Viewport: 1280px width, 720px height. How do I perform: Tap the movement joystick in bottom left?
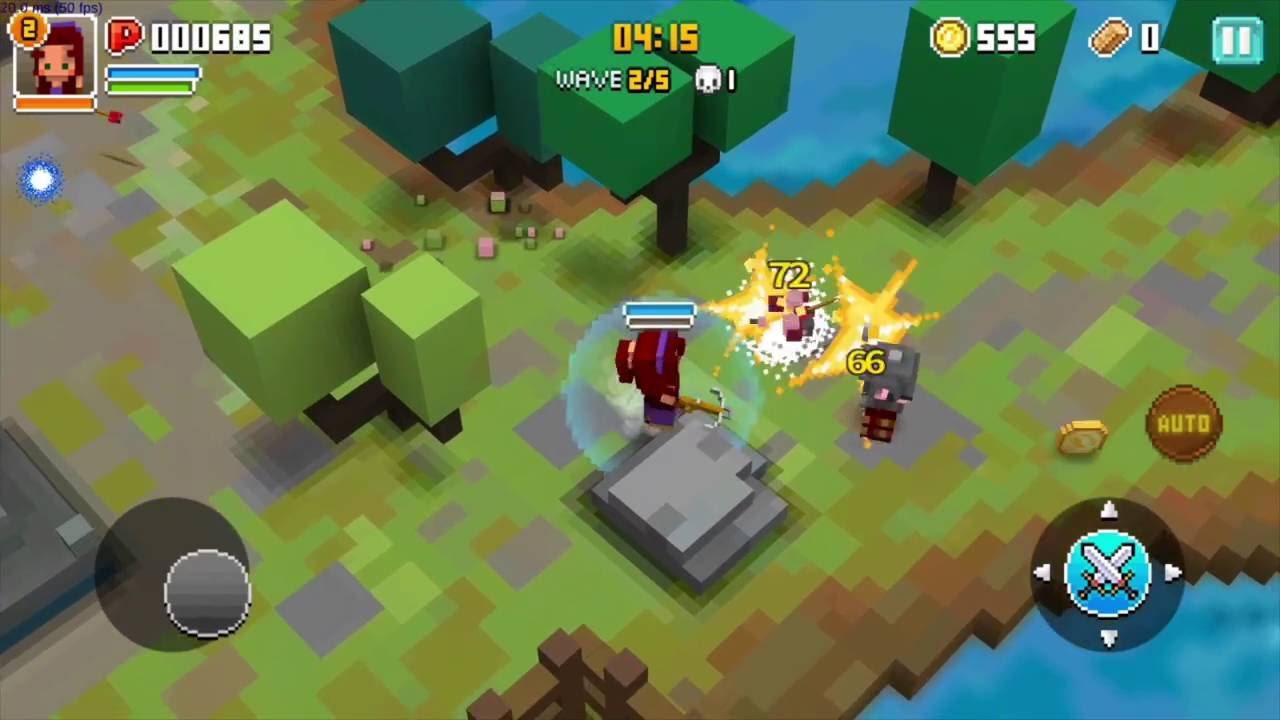205,592
